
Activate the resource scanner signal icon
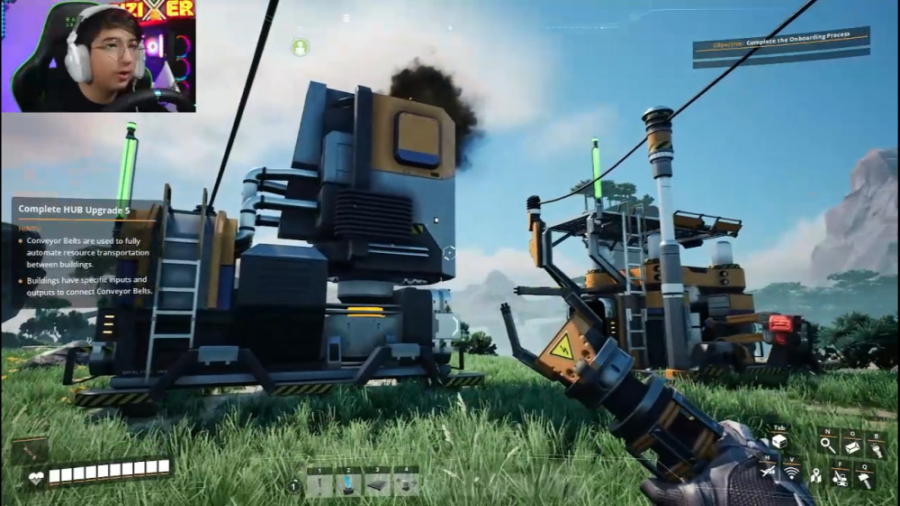coord(790,472)
